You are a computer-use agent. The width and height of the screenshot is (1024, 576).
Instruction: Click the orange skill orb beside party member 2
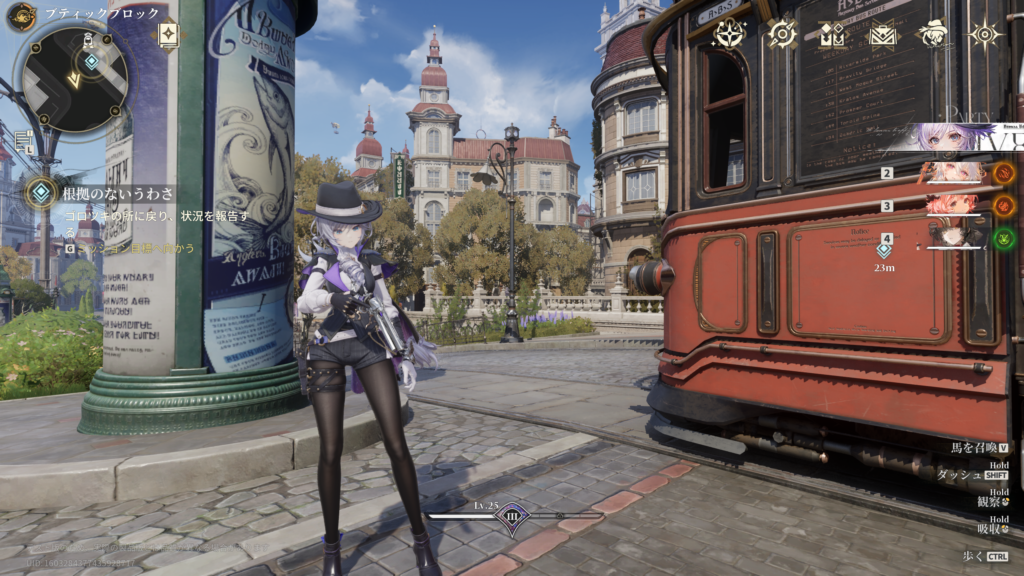point(1004,173)
